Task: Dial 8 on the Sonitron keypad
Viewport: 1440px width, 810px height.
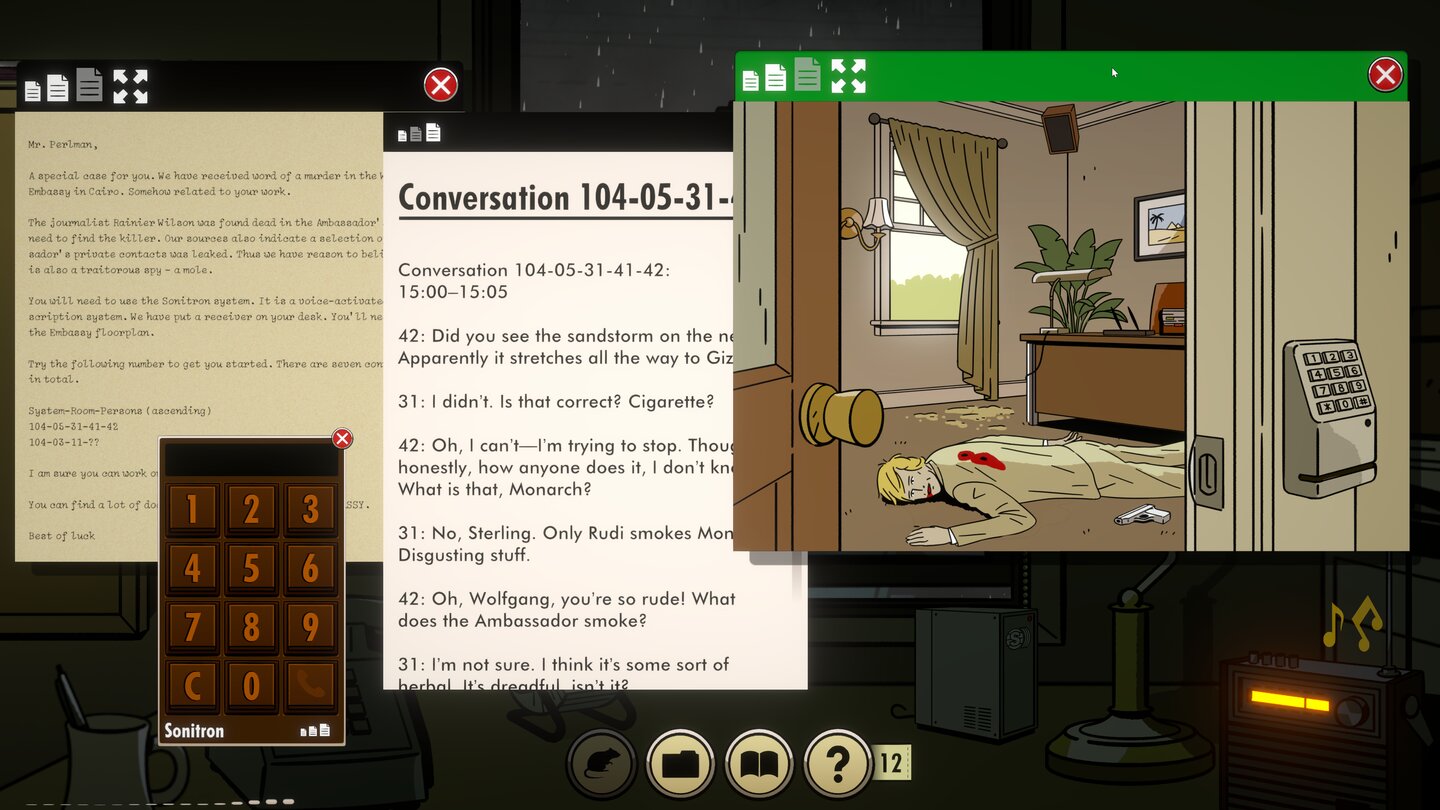Action: pyautogui.click(x=251, y=628)
